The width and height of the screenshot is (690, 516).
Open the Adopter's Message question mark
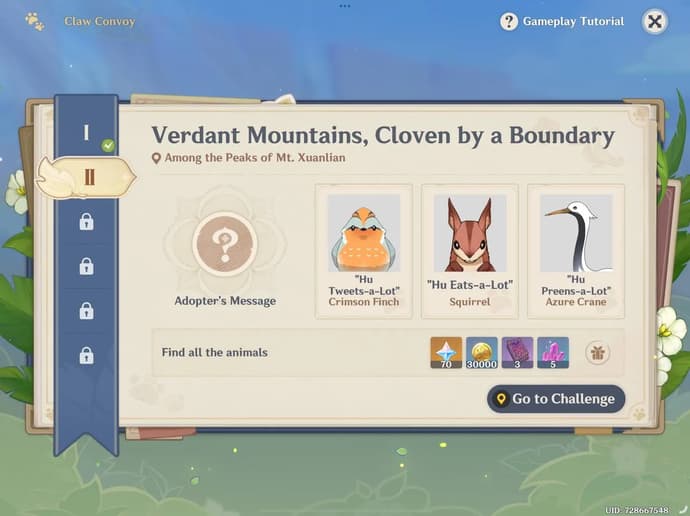(225, 243)
